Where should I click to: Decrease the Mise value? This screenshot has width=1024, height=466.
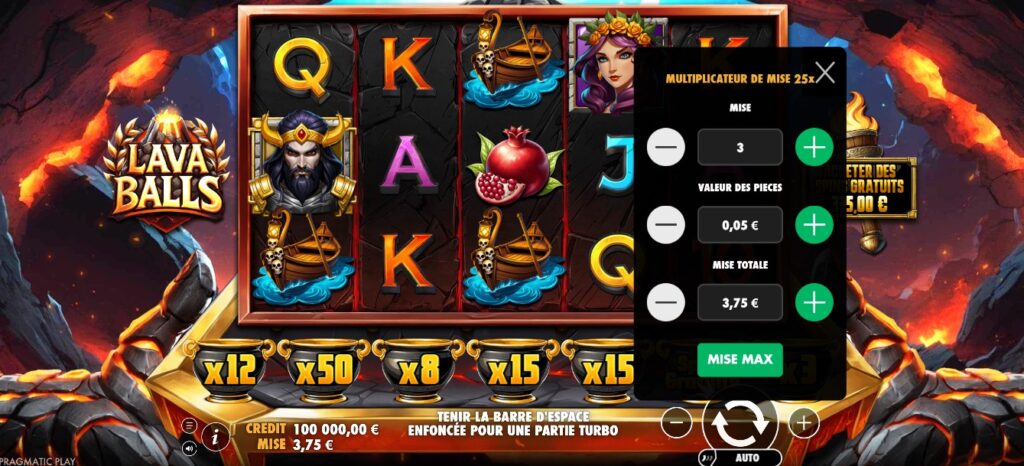tap(666, 148)
